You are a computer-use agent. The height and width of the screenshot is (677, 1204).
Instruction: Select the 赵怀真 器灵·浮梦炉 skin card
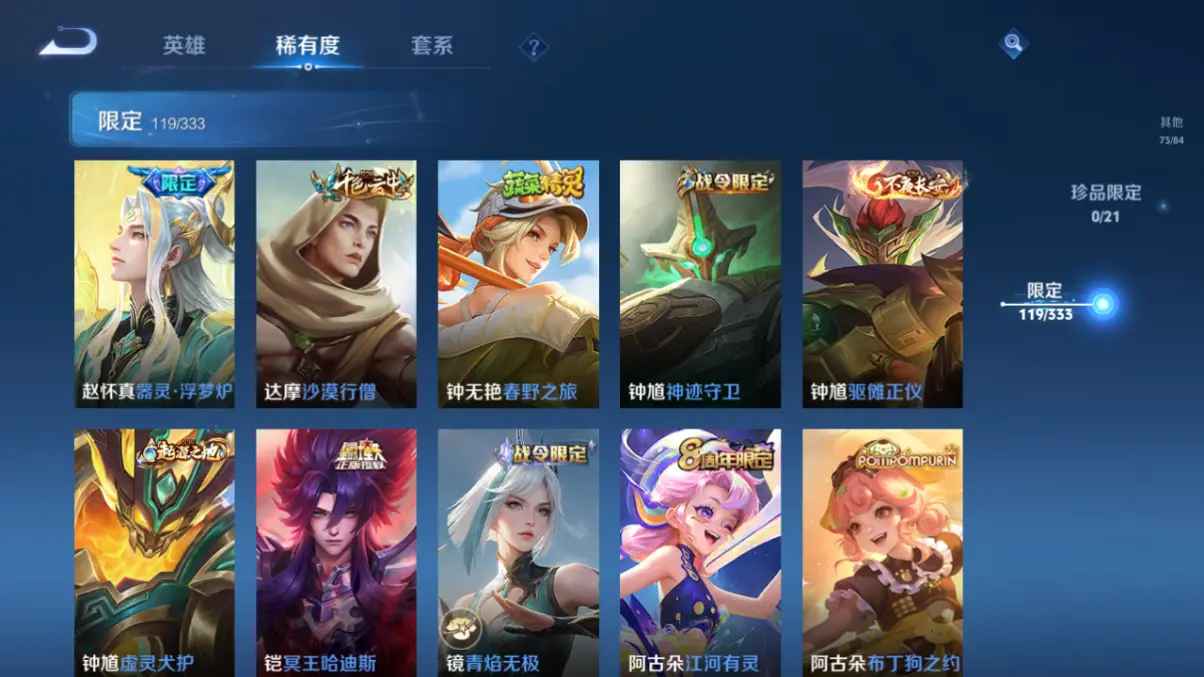point(155,284)
